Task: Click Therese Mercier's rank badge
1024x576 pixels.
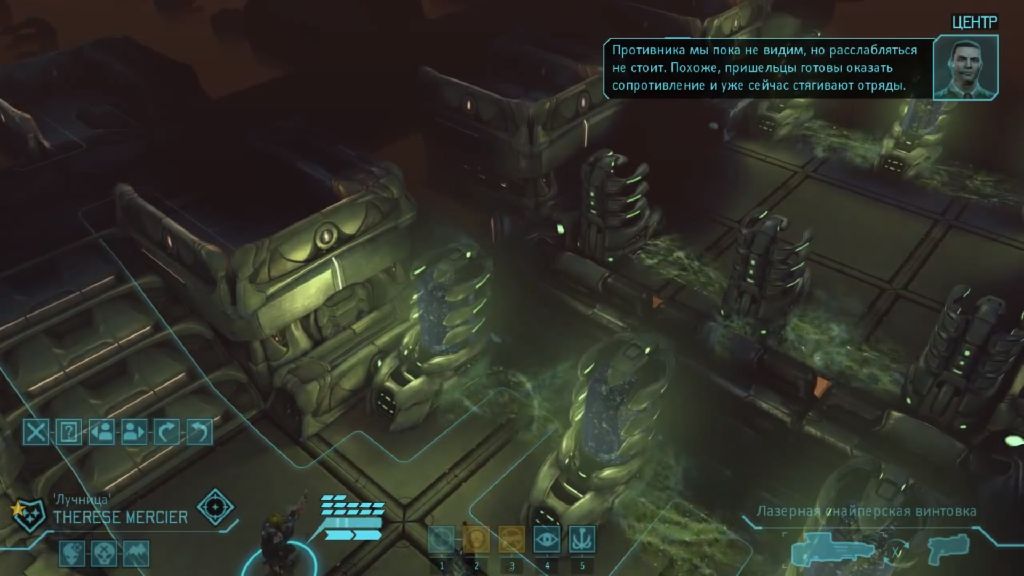Action: (x=27, y=516)
